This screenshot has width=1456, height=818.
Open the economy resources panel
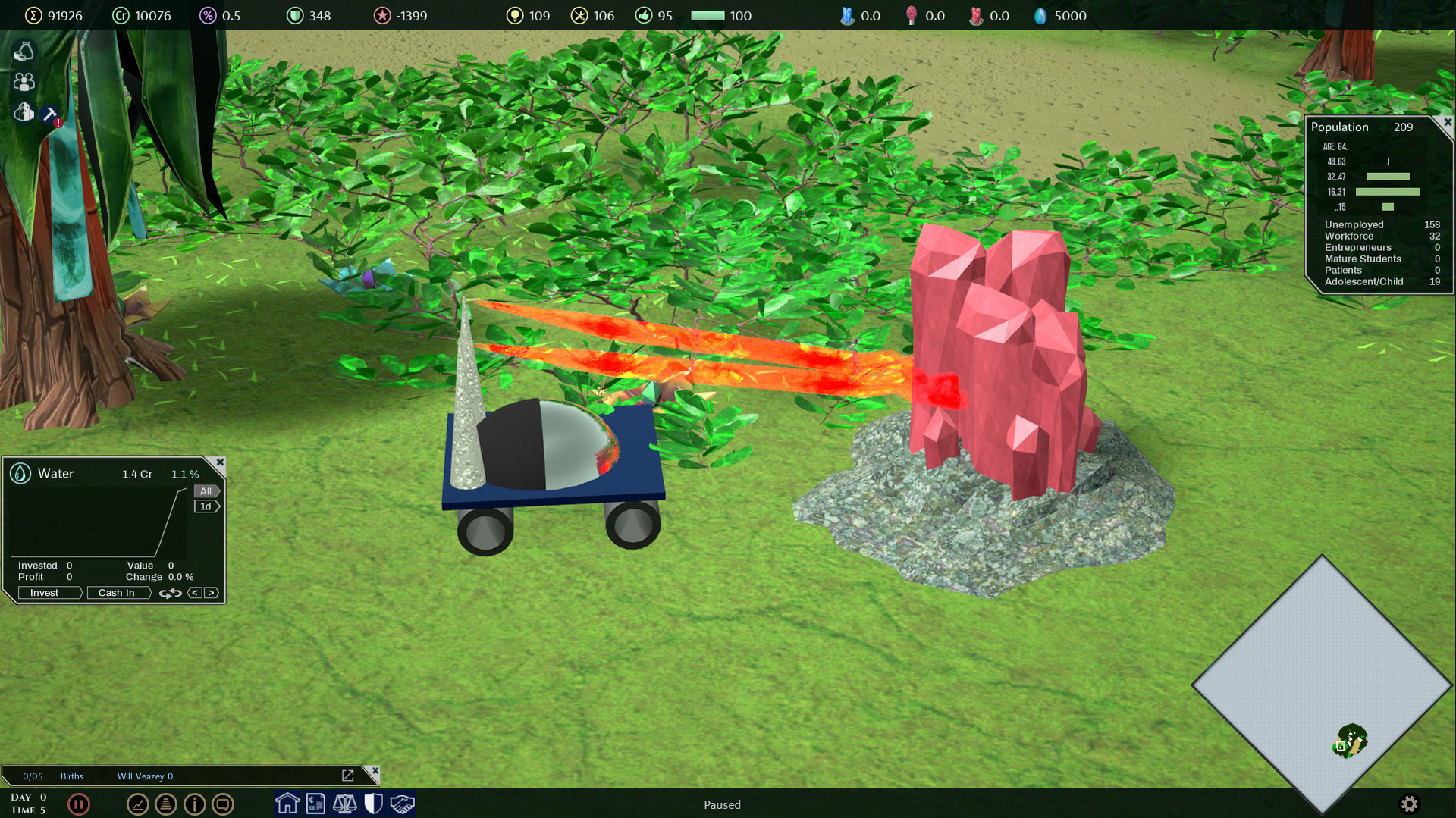coord(23,51)
